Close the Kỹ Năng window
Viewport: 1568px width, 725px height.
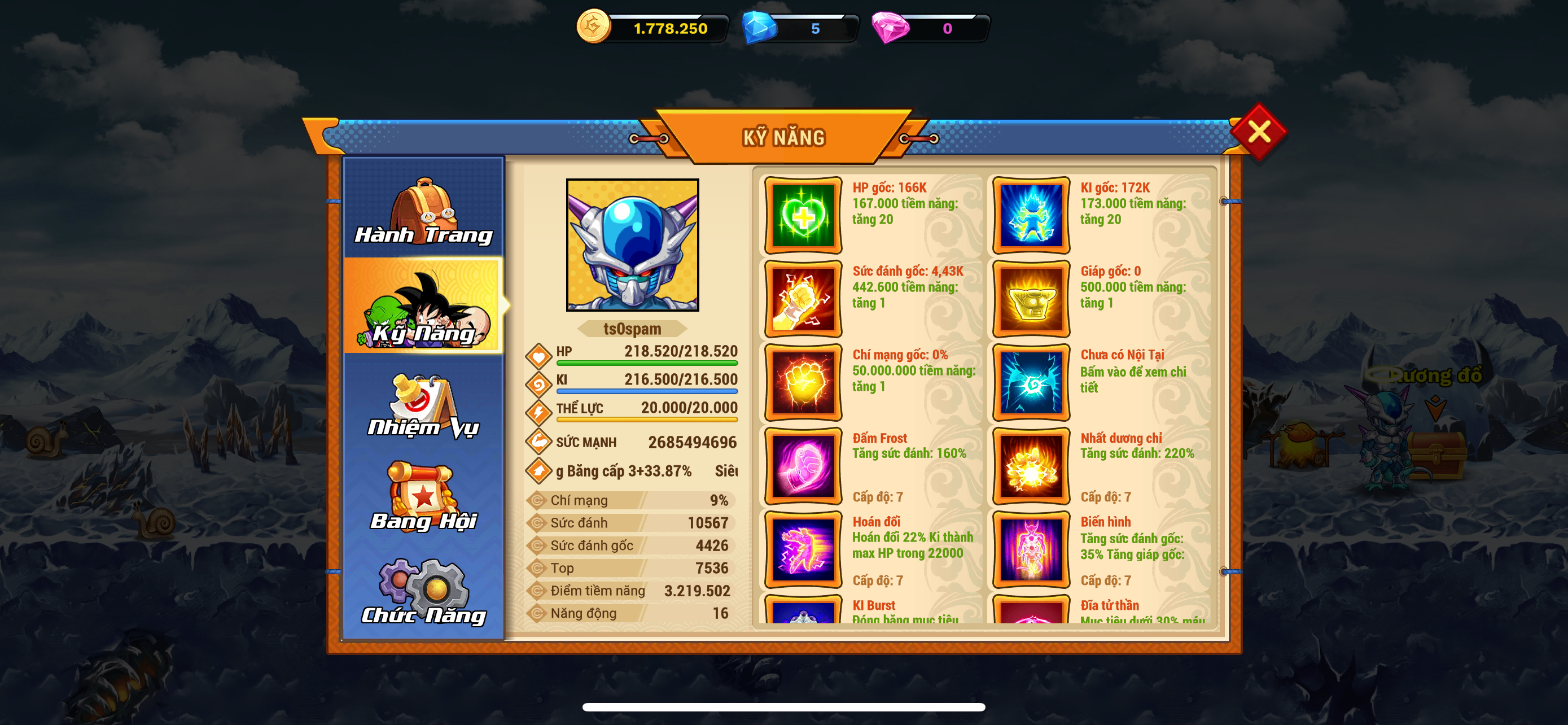coord(1258,132)
